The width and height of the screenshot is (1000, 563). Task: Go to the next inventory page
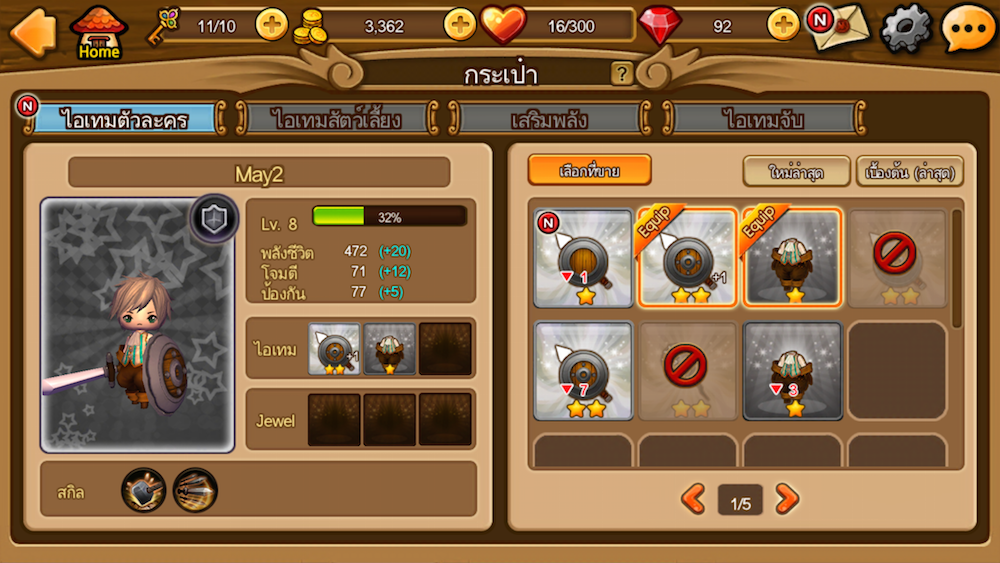tap(787, 498)
